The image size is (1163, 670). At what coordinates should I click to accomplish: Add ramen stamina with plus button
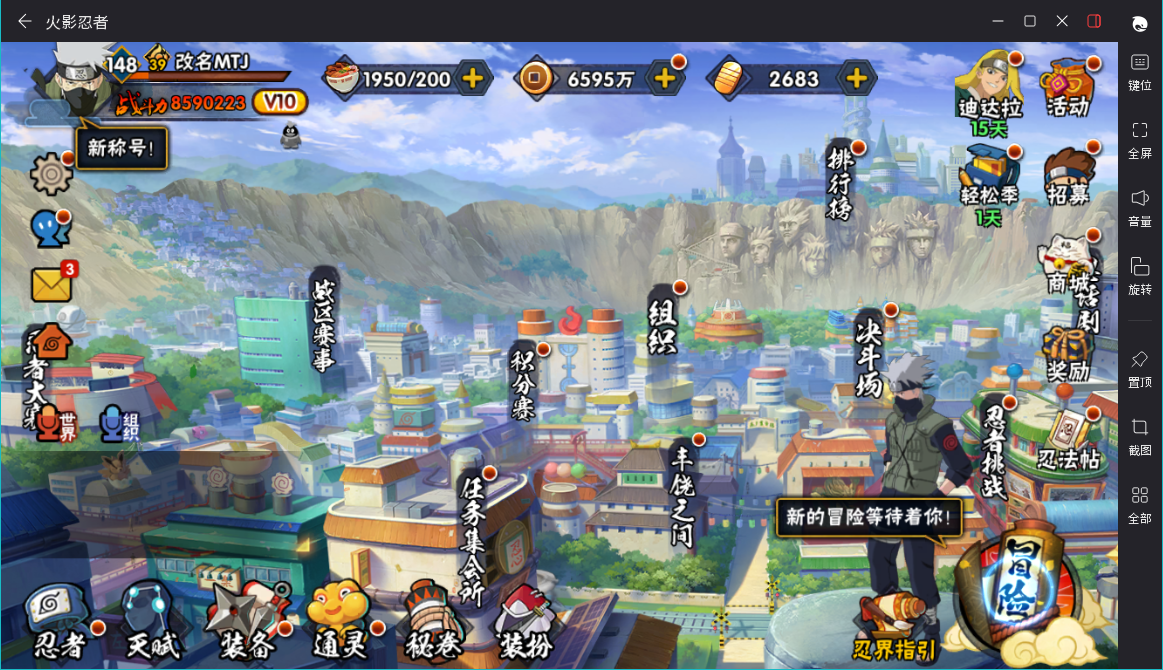click(x=473, y=79)
